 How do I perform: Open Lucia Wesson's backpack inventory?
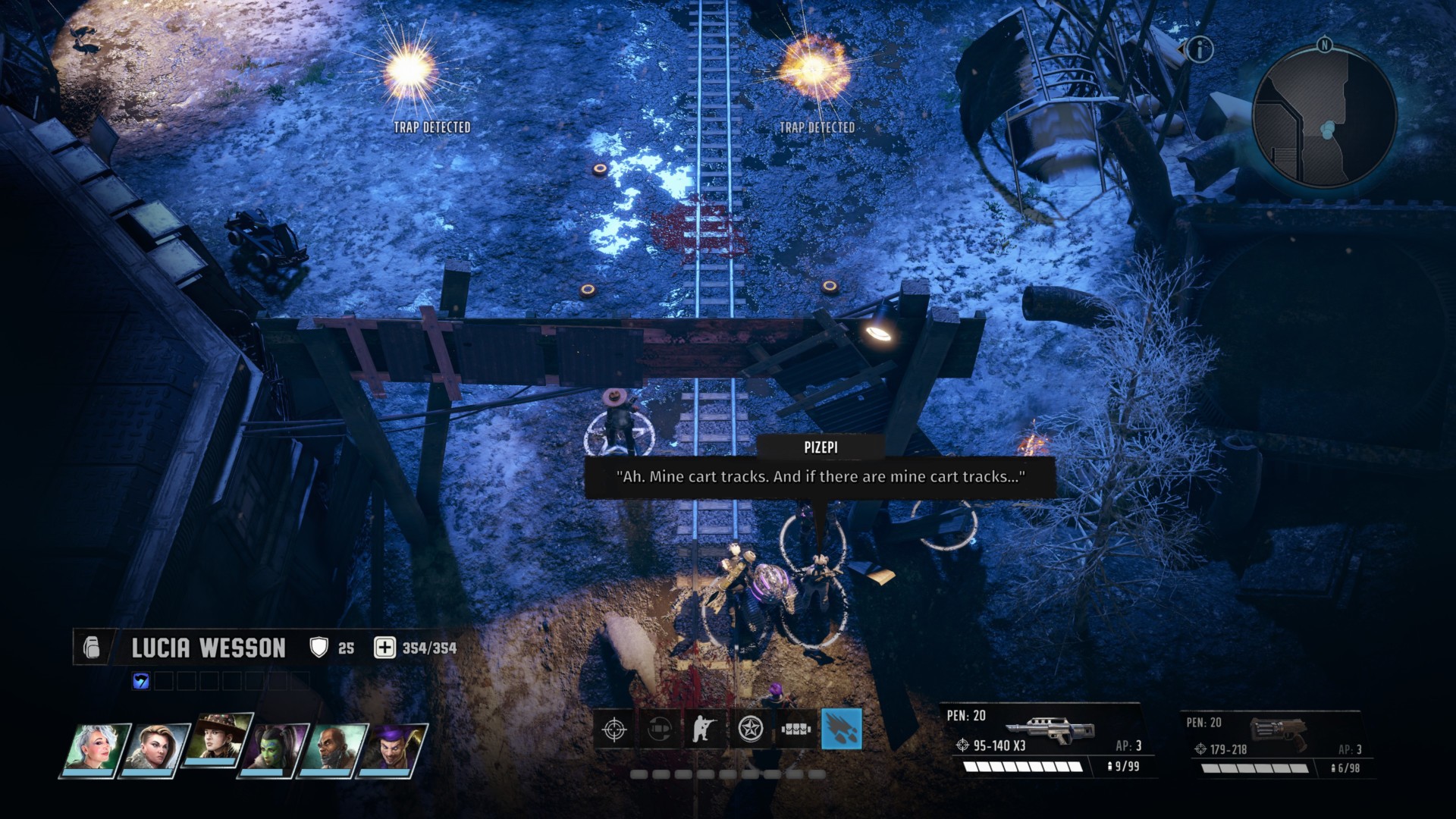(92, 648)
